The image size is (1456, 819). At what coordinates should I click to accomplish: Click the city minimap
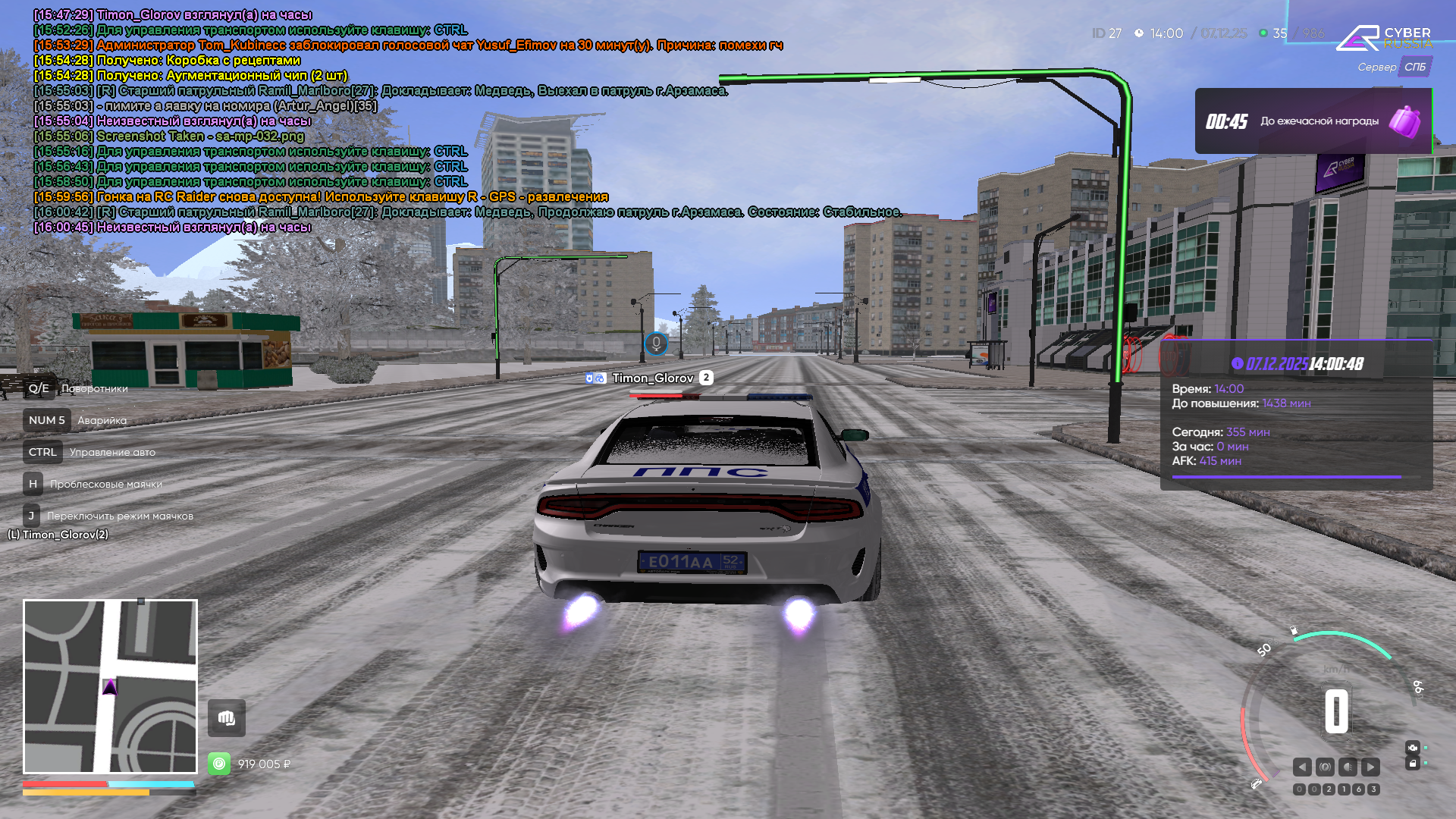pos(110,686)
